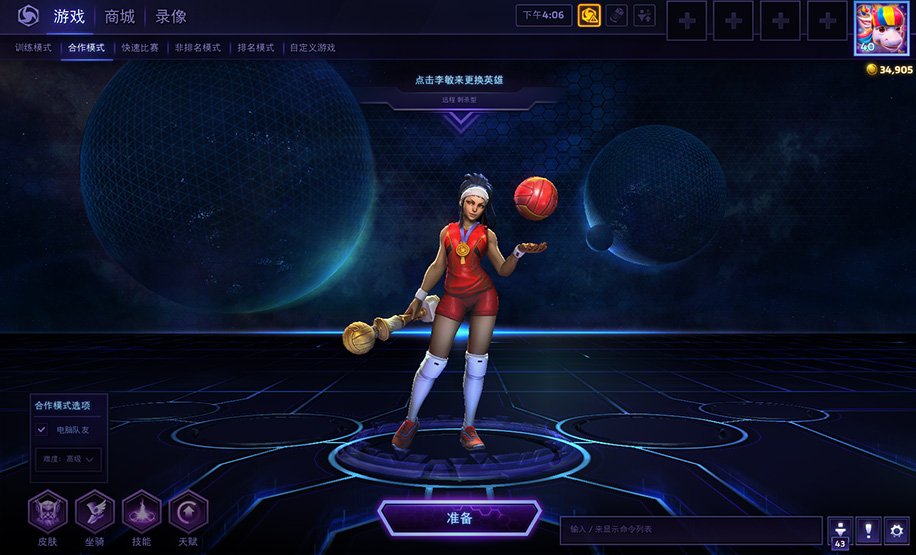Switch to 自定义游戏 custom games tab
The image size is (916, 555).
(313, 47)
